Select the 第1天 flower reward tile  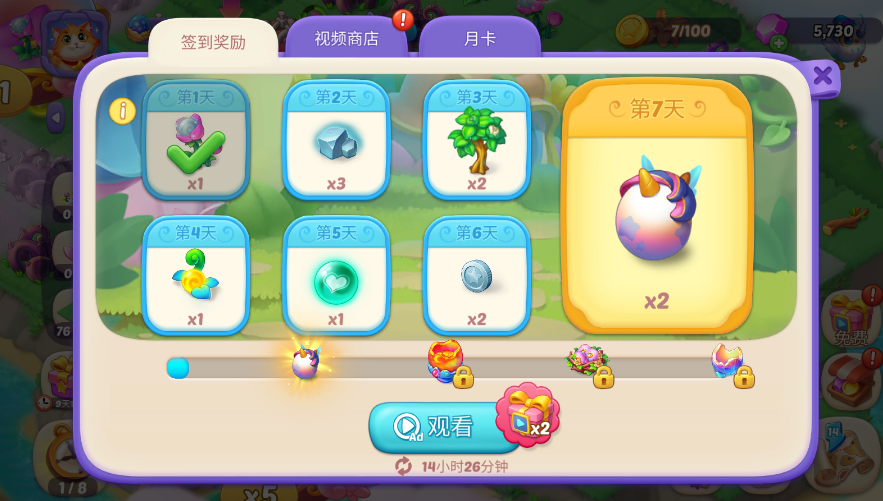196,140
